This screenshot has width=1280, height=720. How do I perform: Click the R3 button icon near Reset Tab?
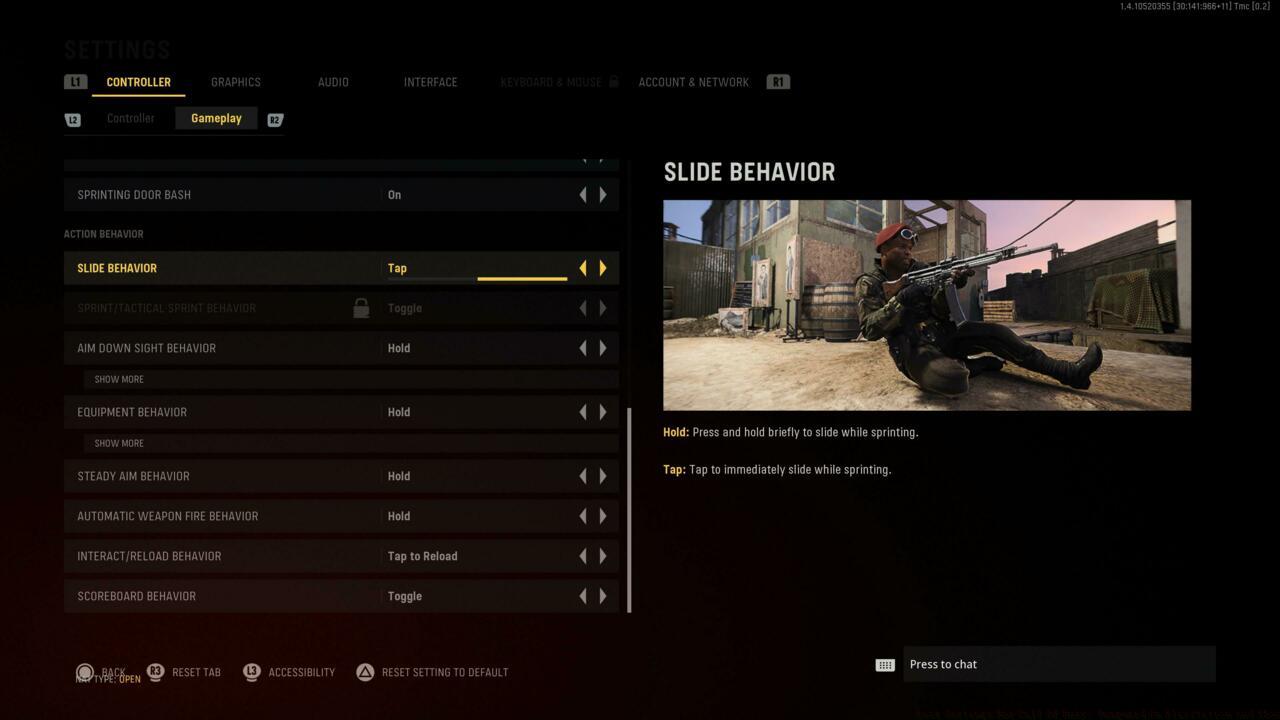pos(155,672)
